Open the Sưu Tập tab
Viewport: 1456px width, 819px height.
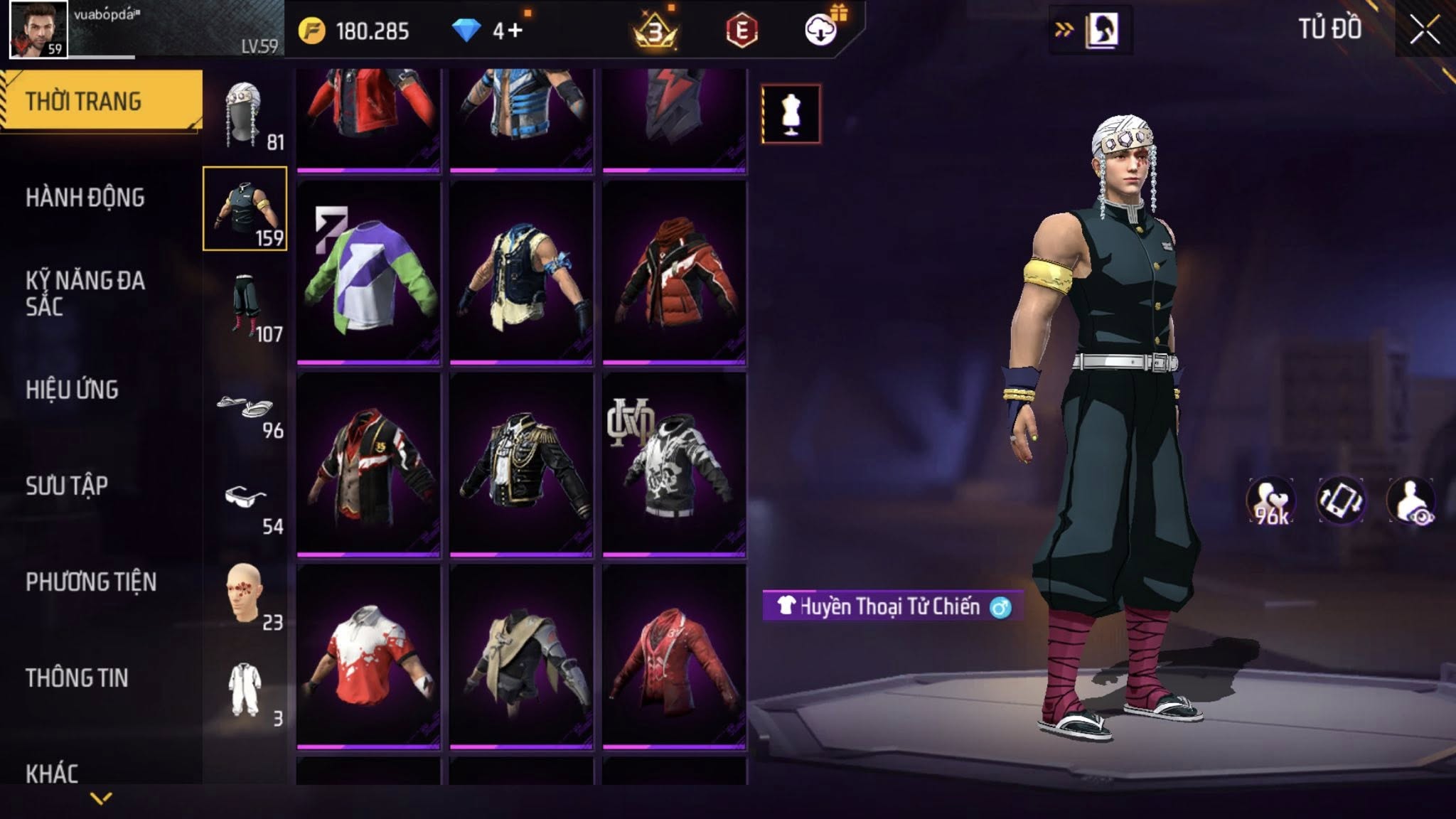(x=67, y=486)
